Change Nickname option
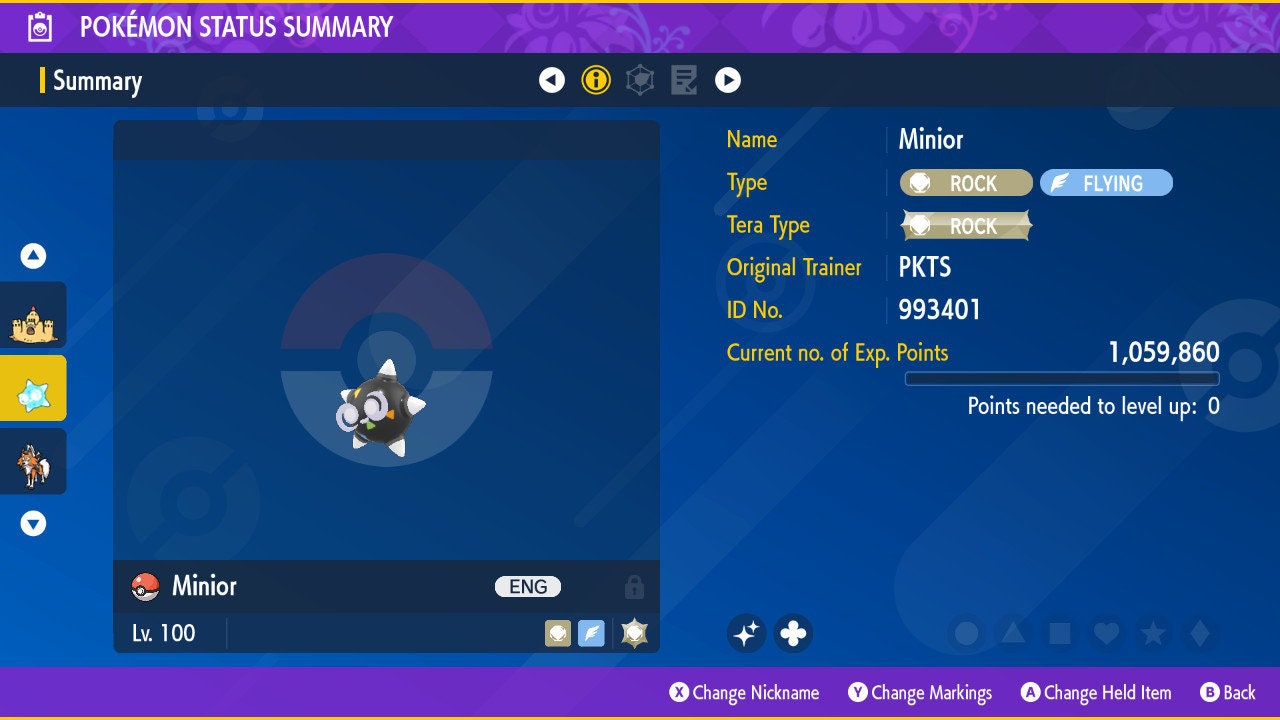Viewport: 1280px width, 720px height. (x=745, y=693)
